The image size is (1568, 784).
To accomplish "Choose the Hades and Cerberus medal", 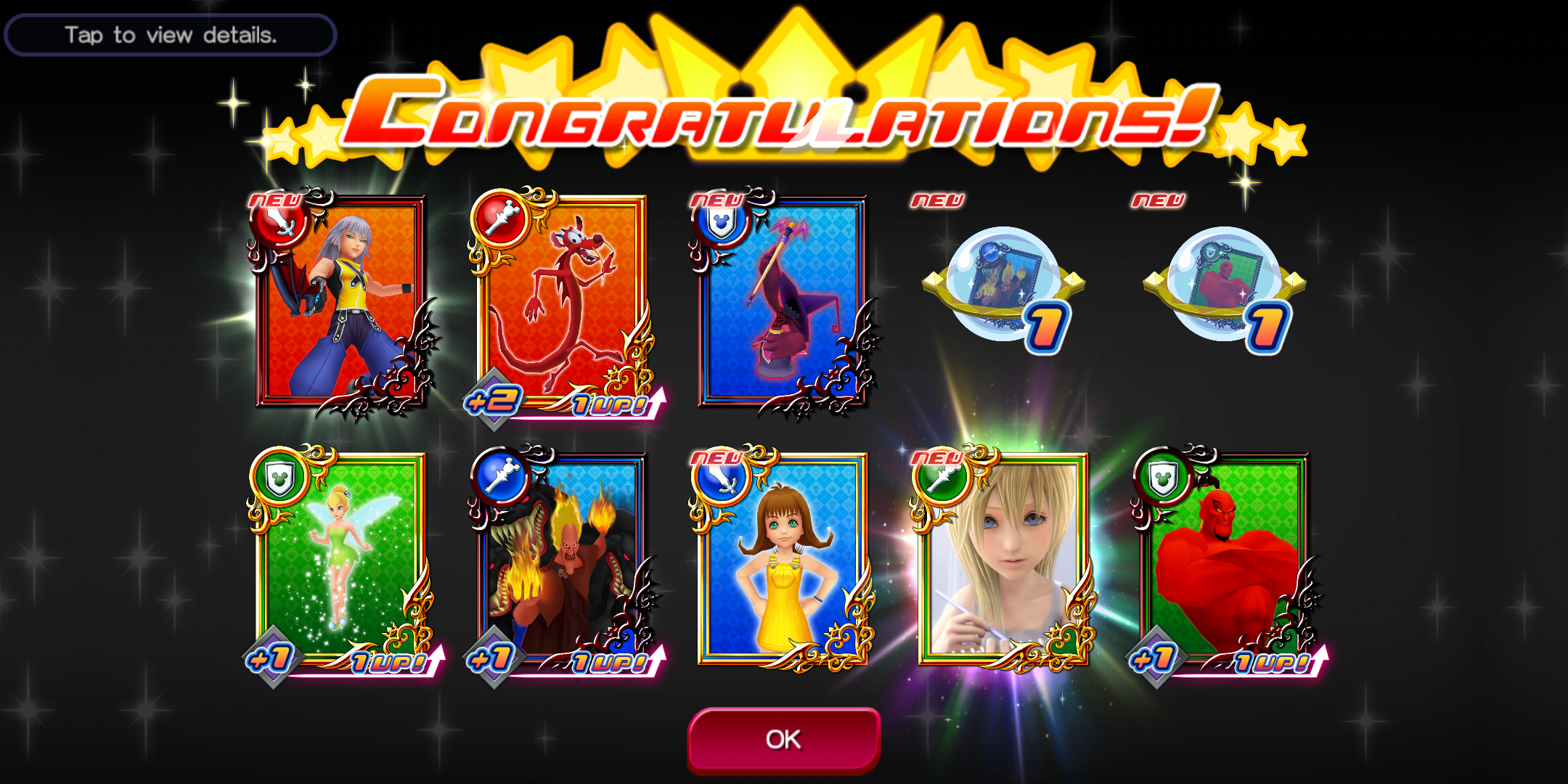I will 563,559.
